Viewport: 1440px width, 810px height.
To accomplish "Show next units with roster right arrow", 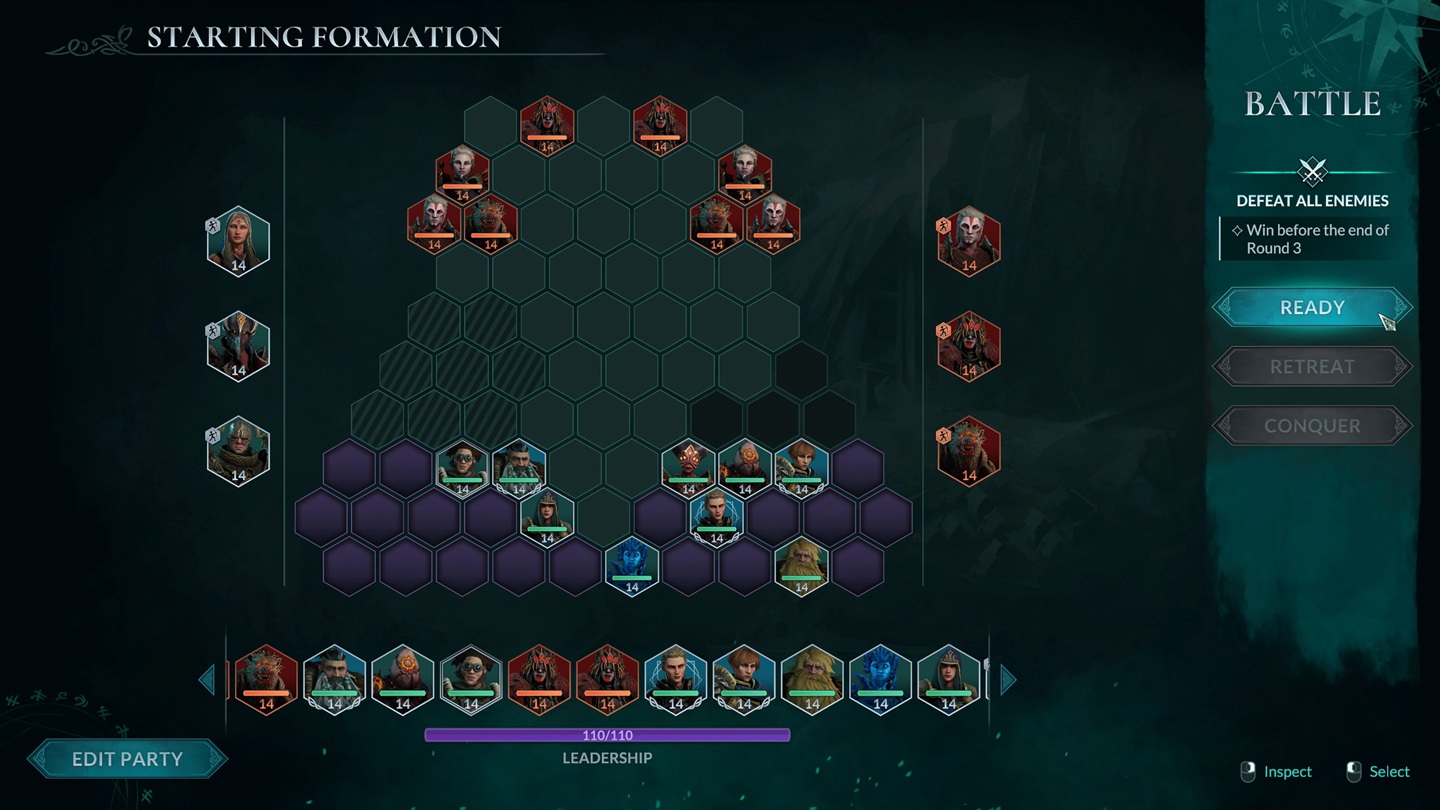I will (x=1008, y=680).
